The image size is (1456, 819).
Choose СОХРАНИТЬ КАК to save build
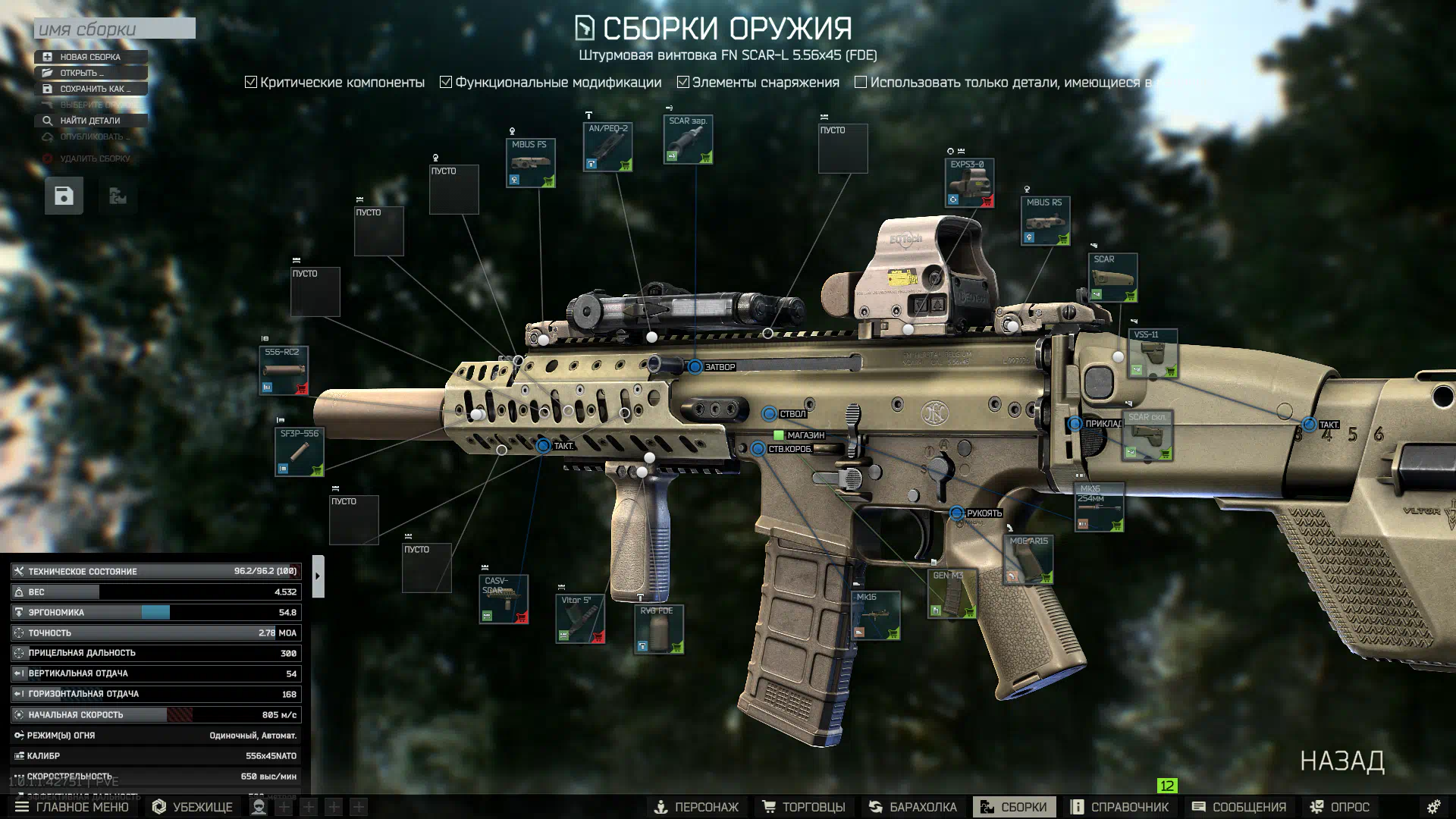tap(91, 89)
